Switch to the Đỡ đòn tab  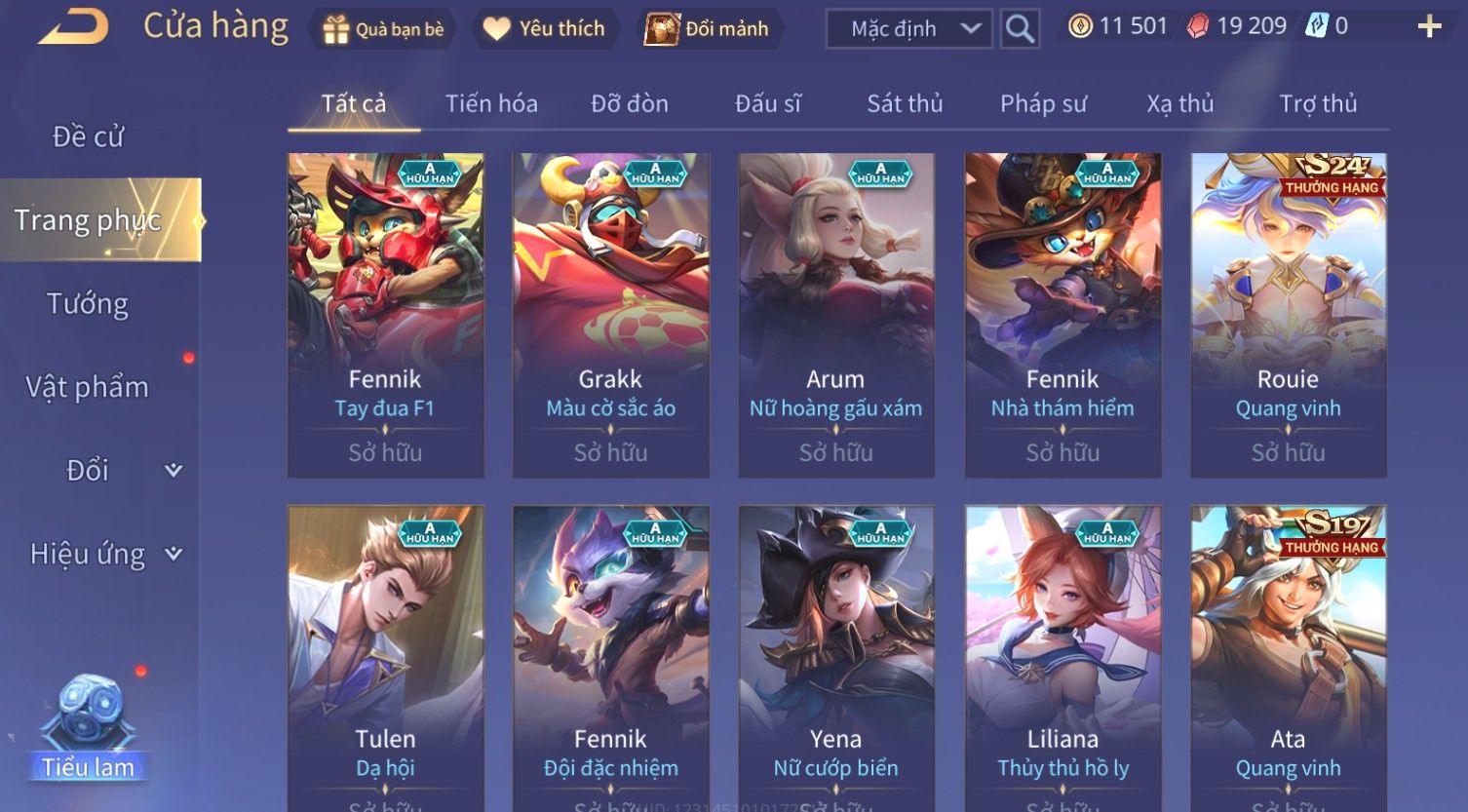(630, 103)
